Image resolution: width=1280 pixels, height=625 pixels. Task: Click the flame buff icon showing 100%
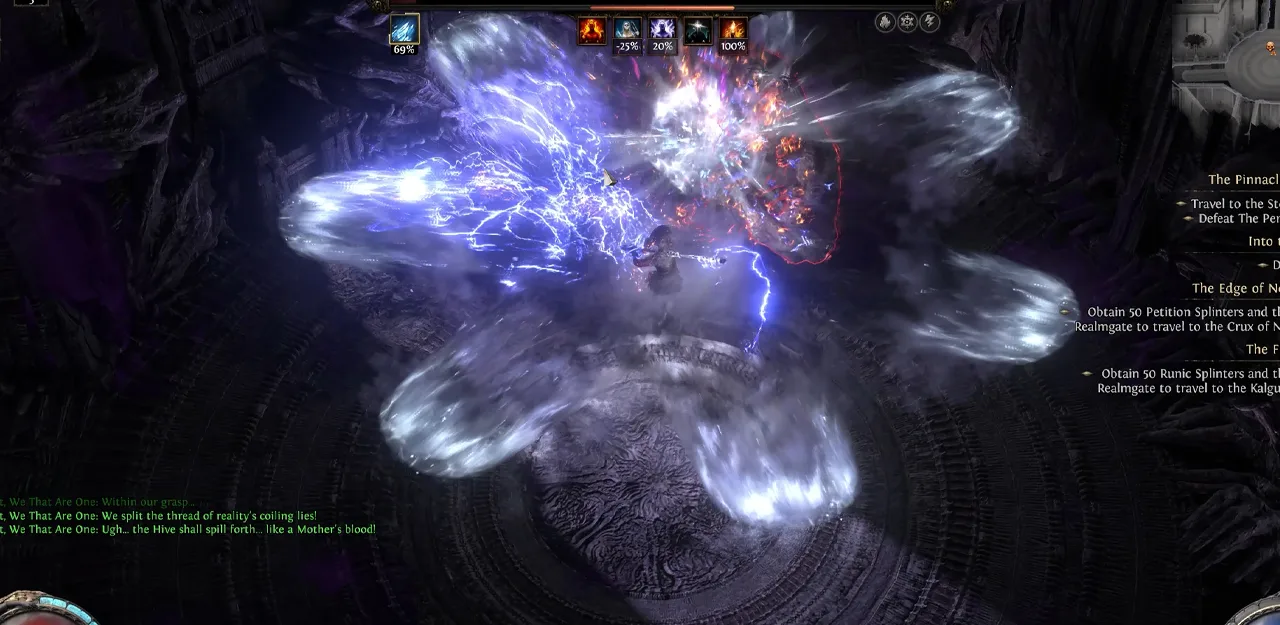[733, 31]
